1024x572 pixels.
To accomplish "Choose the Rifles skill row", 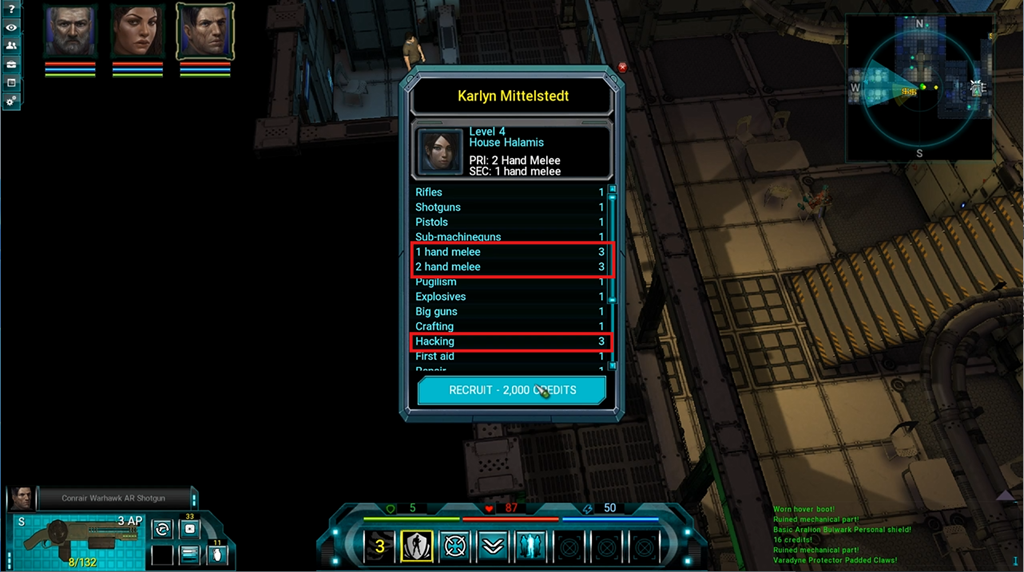I will tap(510, 192).
